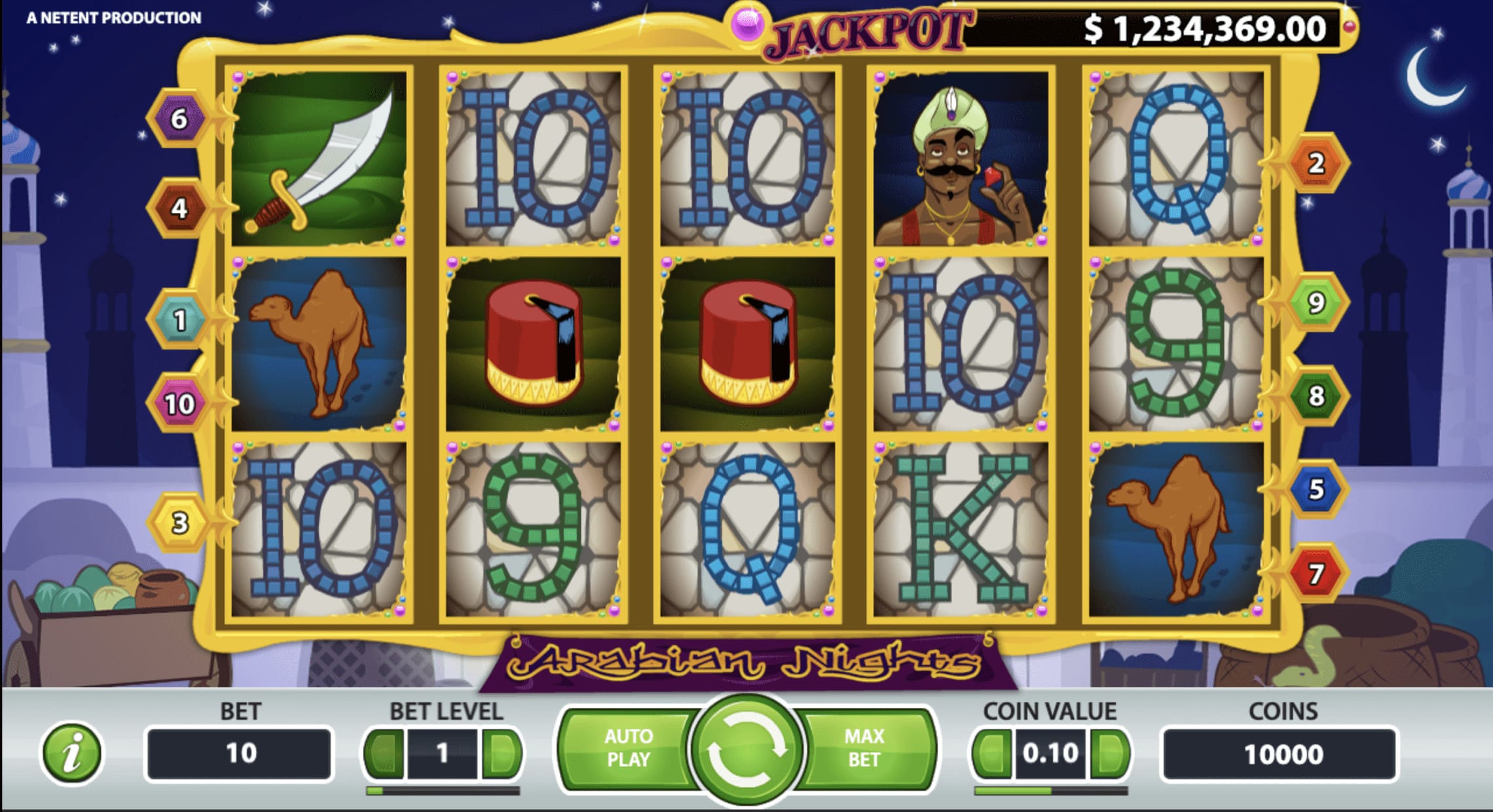
Task: Select payline 10 hexagon
Action: (179, 401)
